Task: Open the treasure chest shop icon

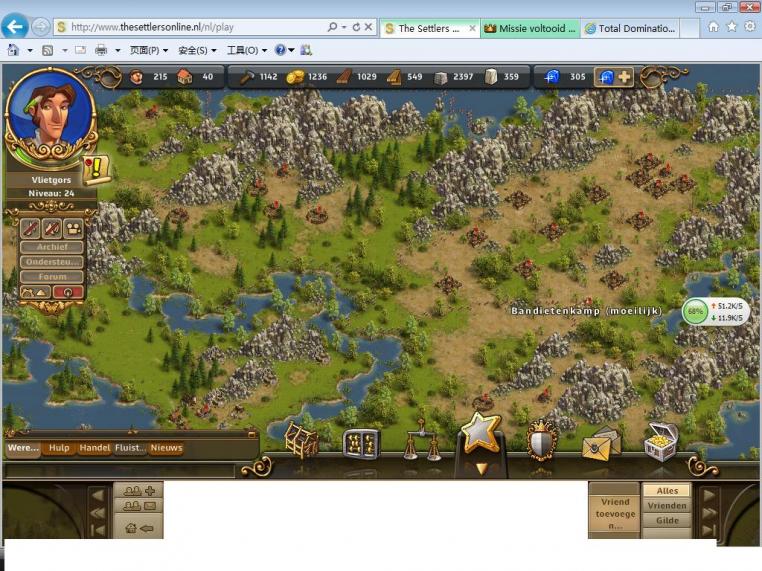Action: click(x=660, y=442)
